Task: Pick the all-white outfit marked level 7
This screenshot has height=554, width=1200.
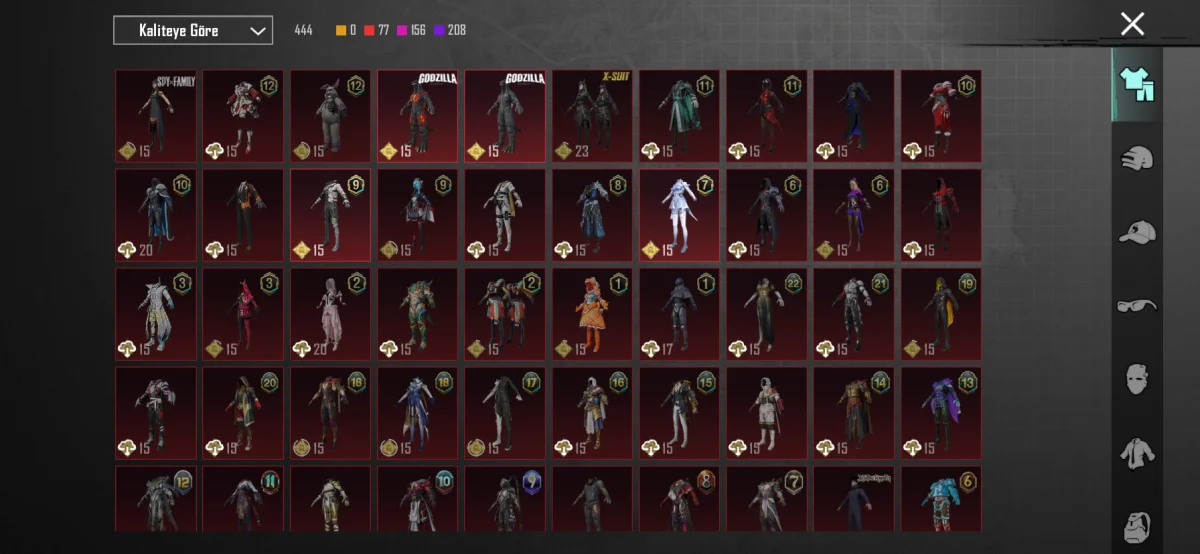Action: pyautogui.click(x=679, y=214)
